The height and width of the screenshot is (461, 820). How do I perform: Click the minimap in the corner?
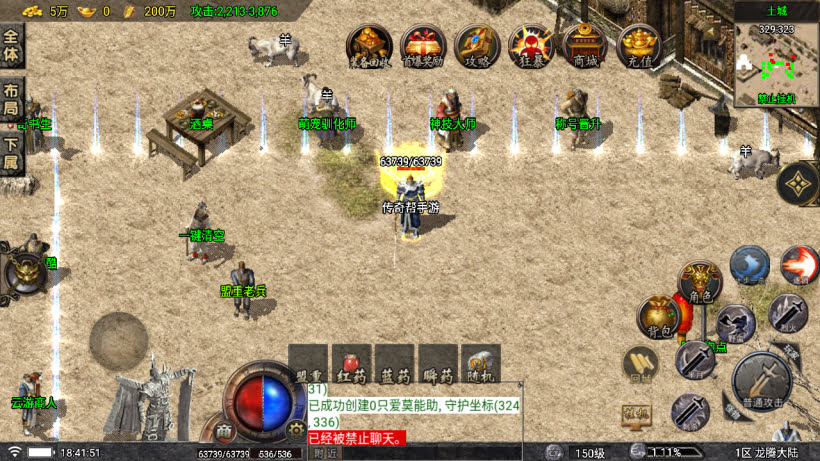(776, 60)
